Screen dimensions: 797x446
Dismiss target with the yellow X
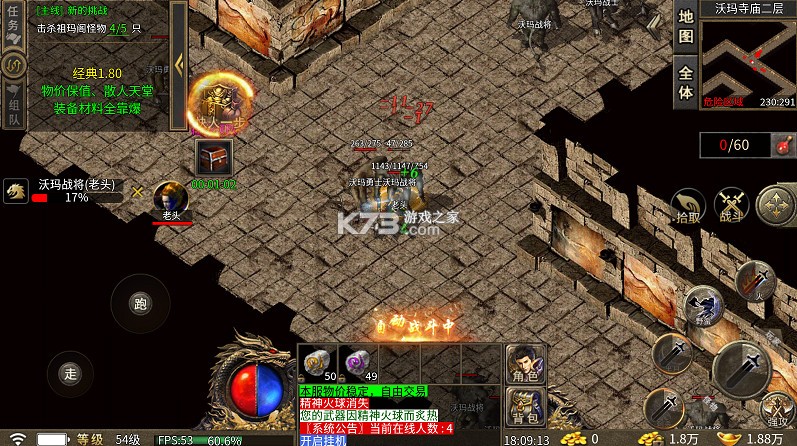[x=137, y=191]
